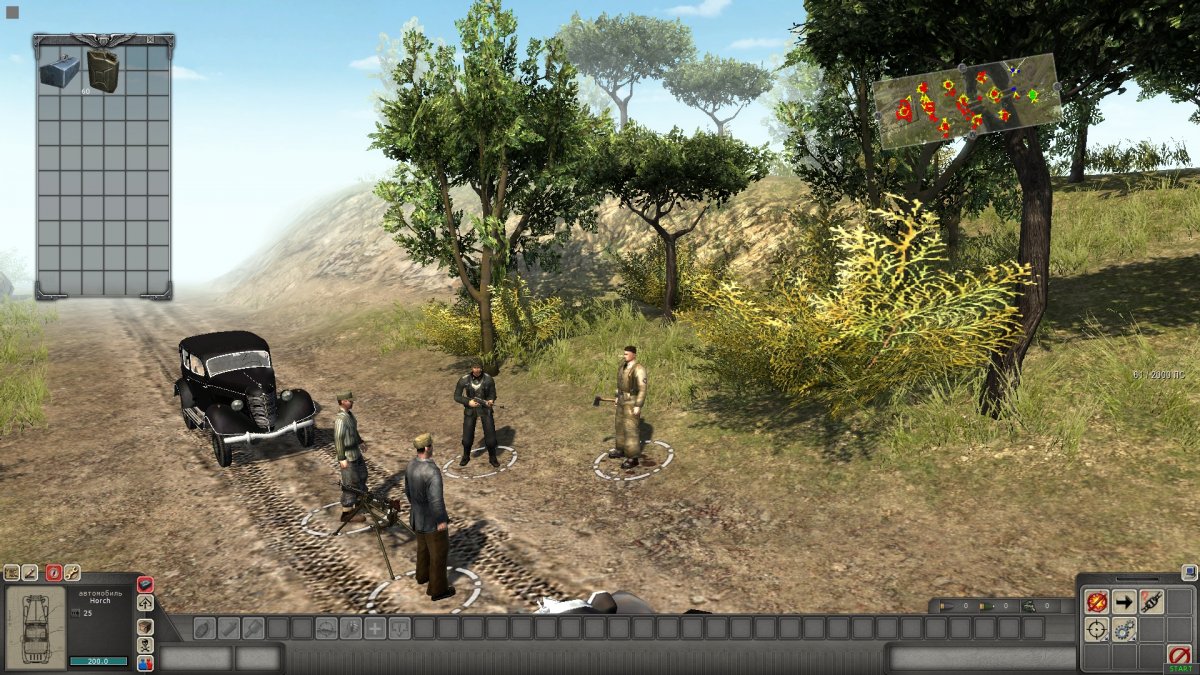Image resolution: width=1200 pixels, height=675 pixels.
Task: Select the Horch car blueprint portrait
Action: 35,627
